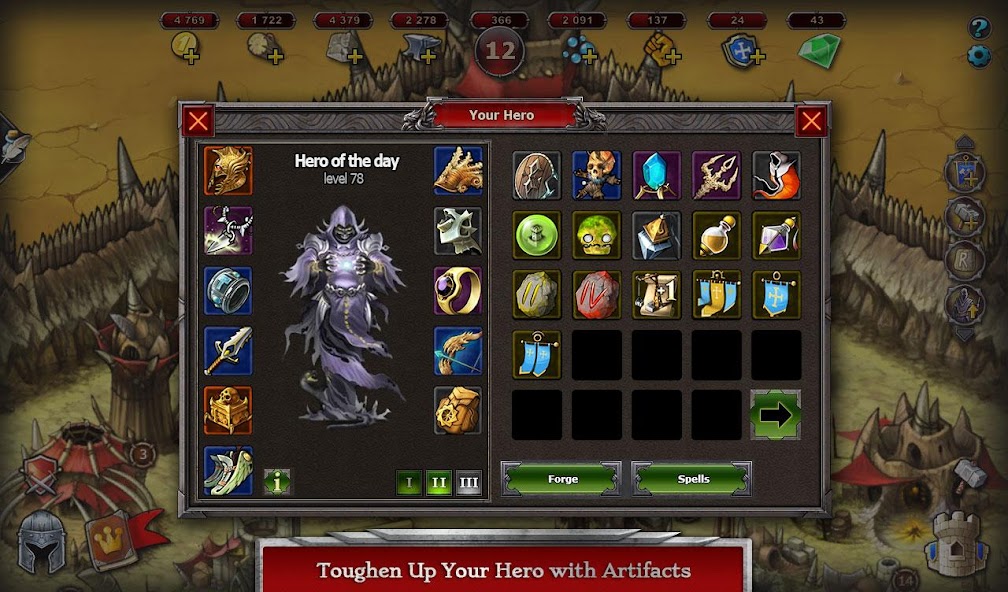Choose the round wooden shield item

tap(537, 176)
